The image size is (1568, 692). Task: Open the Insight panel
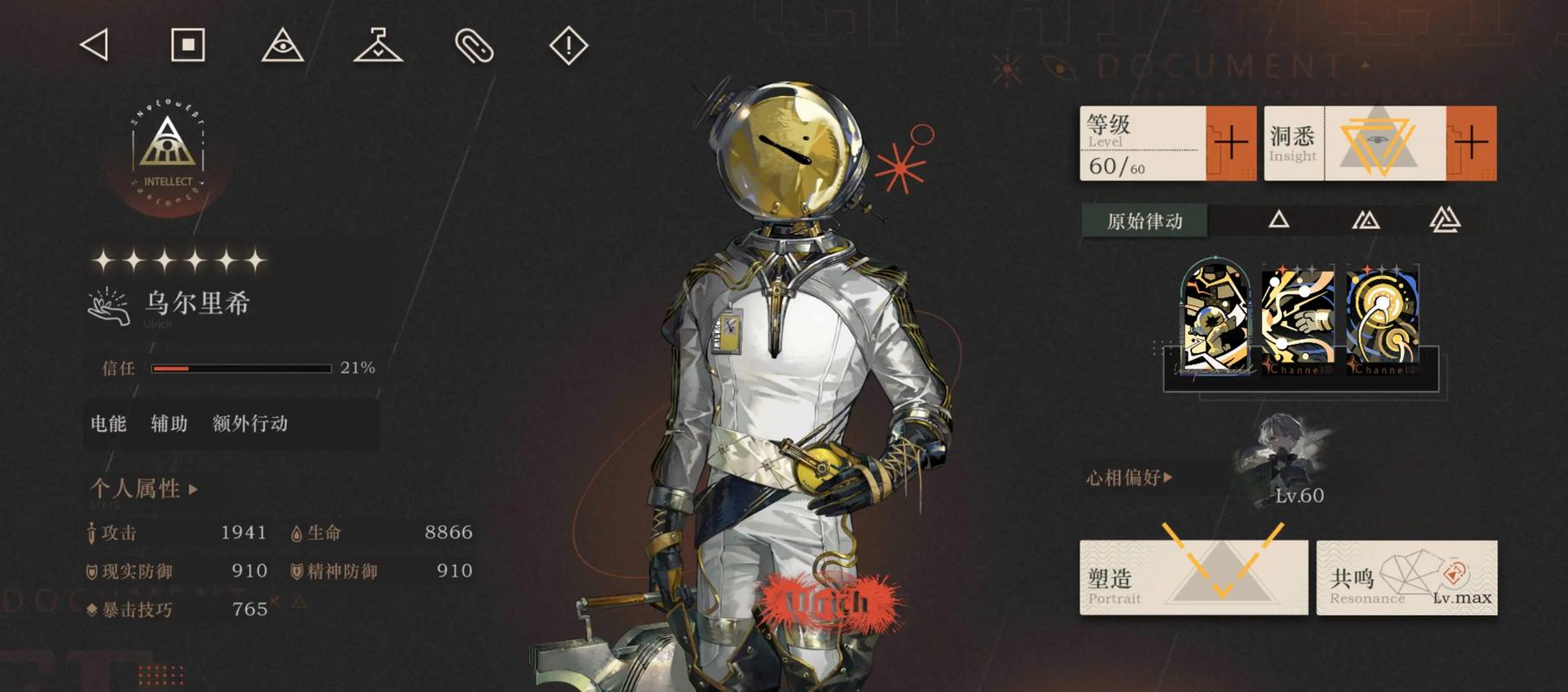(x=1354, y=144)
